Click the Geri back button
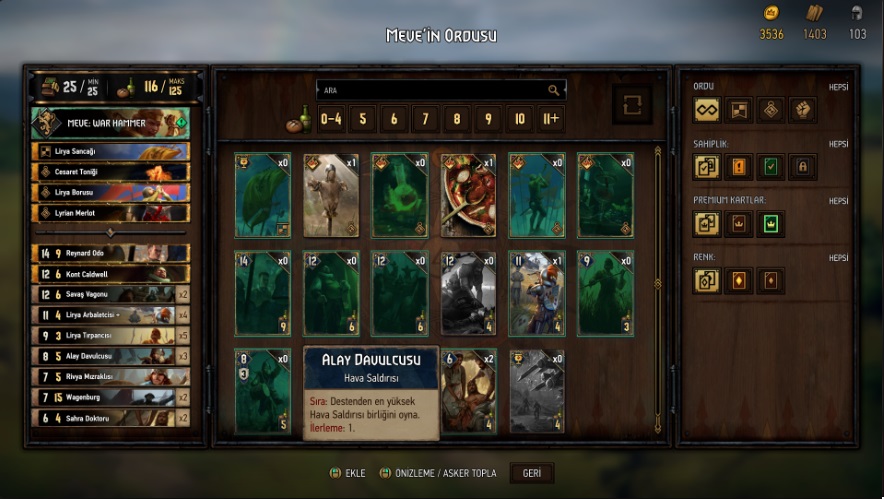The height and width of the screenshot is (499, 884). coord(532,473)
